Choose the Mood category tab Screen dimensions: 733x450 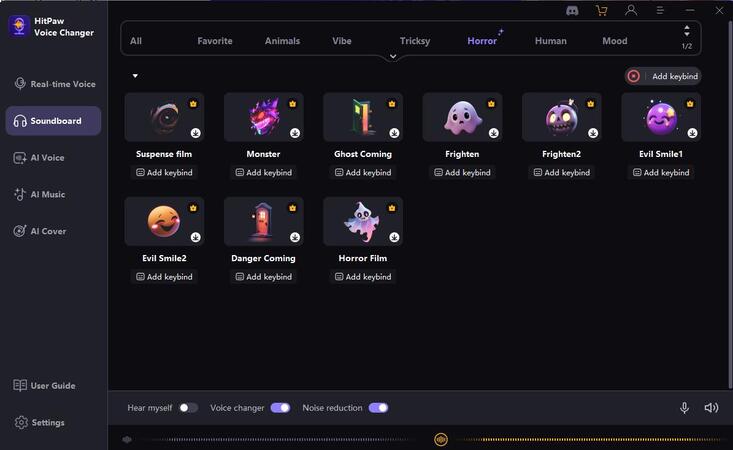pyautogui.click(x=614, y=41)
